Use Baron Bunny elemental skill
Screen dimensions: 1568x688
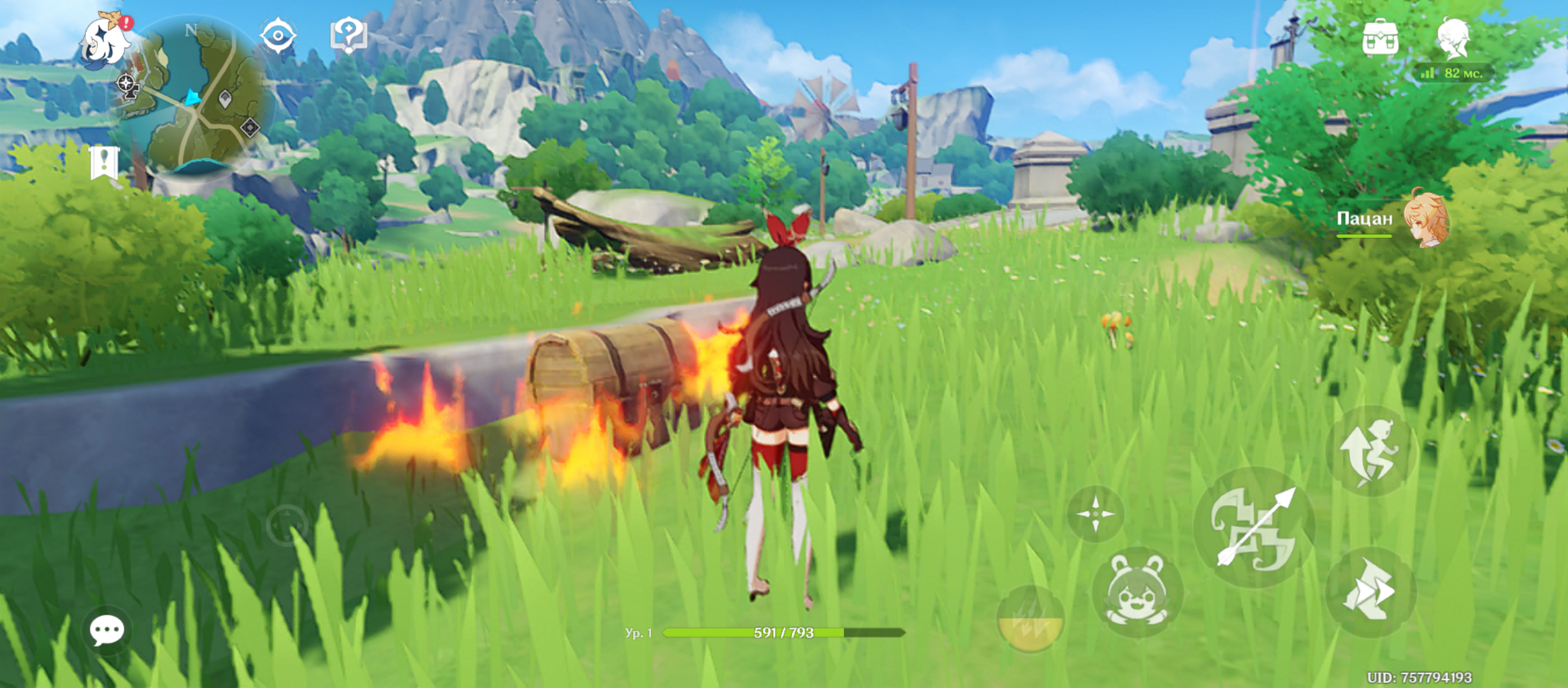1137,591
